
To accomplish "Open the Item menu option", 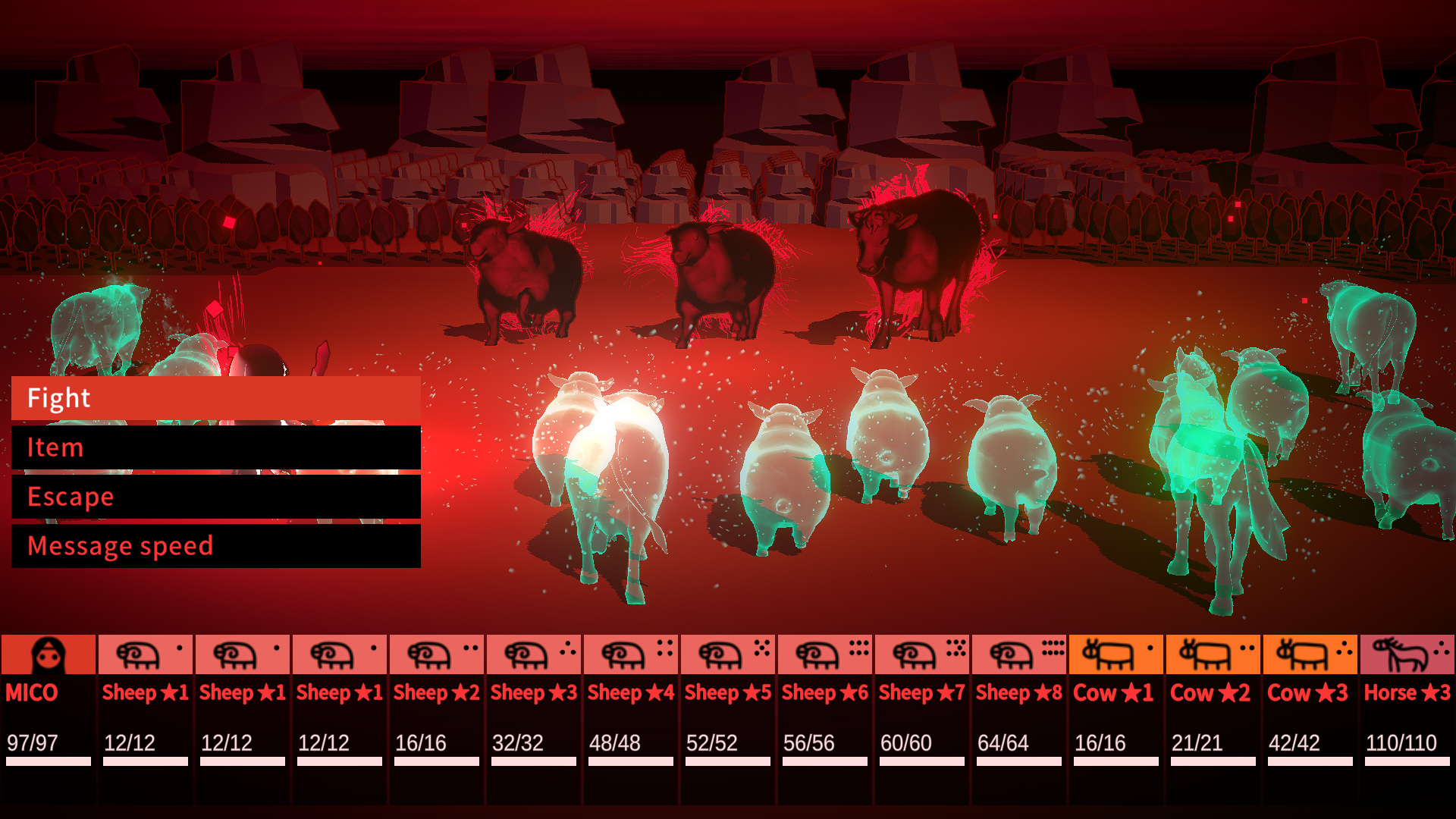I will click(216, 447).
